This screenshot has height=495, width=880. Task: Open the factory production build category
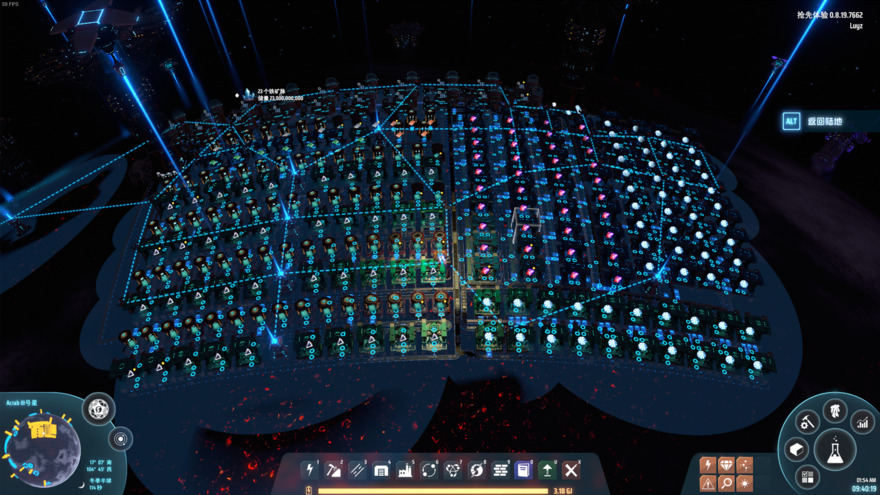point(405,470)
